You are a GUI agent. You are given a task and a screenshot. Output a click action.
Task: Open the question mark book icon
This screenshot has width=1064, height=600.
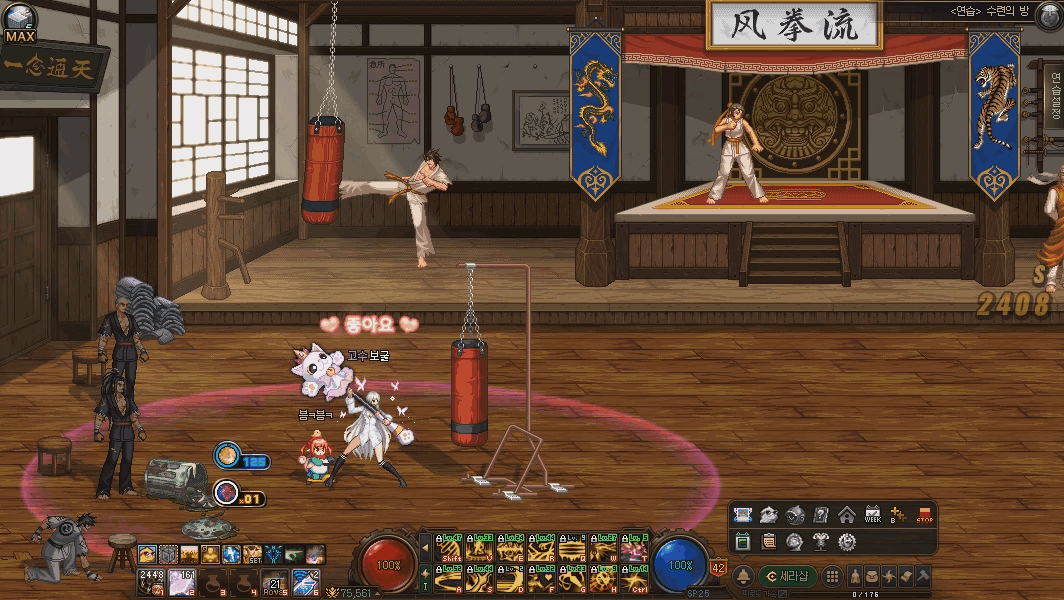[x=821, y=515]
